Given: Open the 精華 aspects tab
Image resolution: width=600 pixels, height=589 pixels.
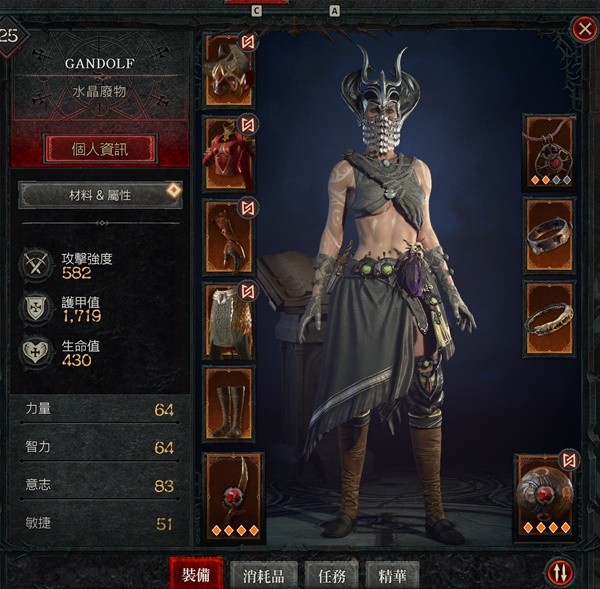Looking at the screenshot, I should coord(392,576).
